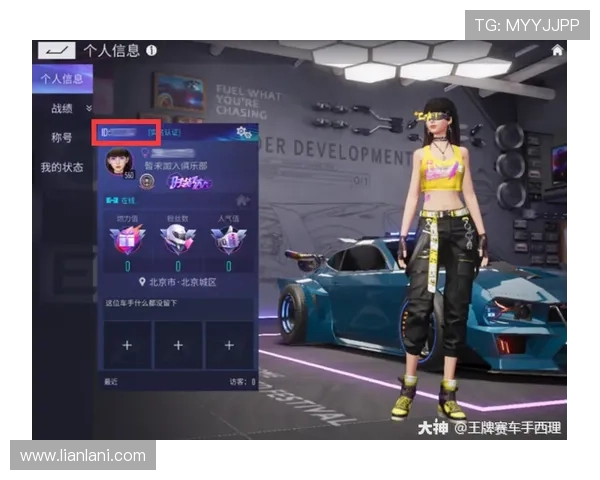The width and height of the screenshot is (600, 480).
Task: Click the 北京市·北京城区 location label
Action: point(182,283)
